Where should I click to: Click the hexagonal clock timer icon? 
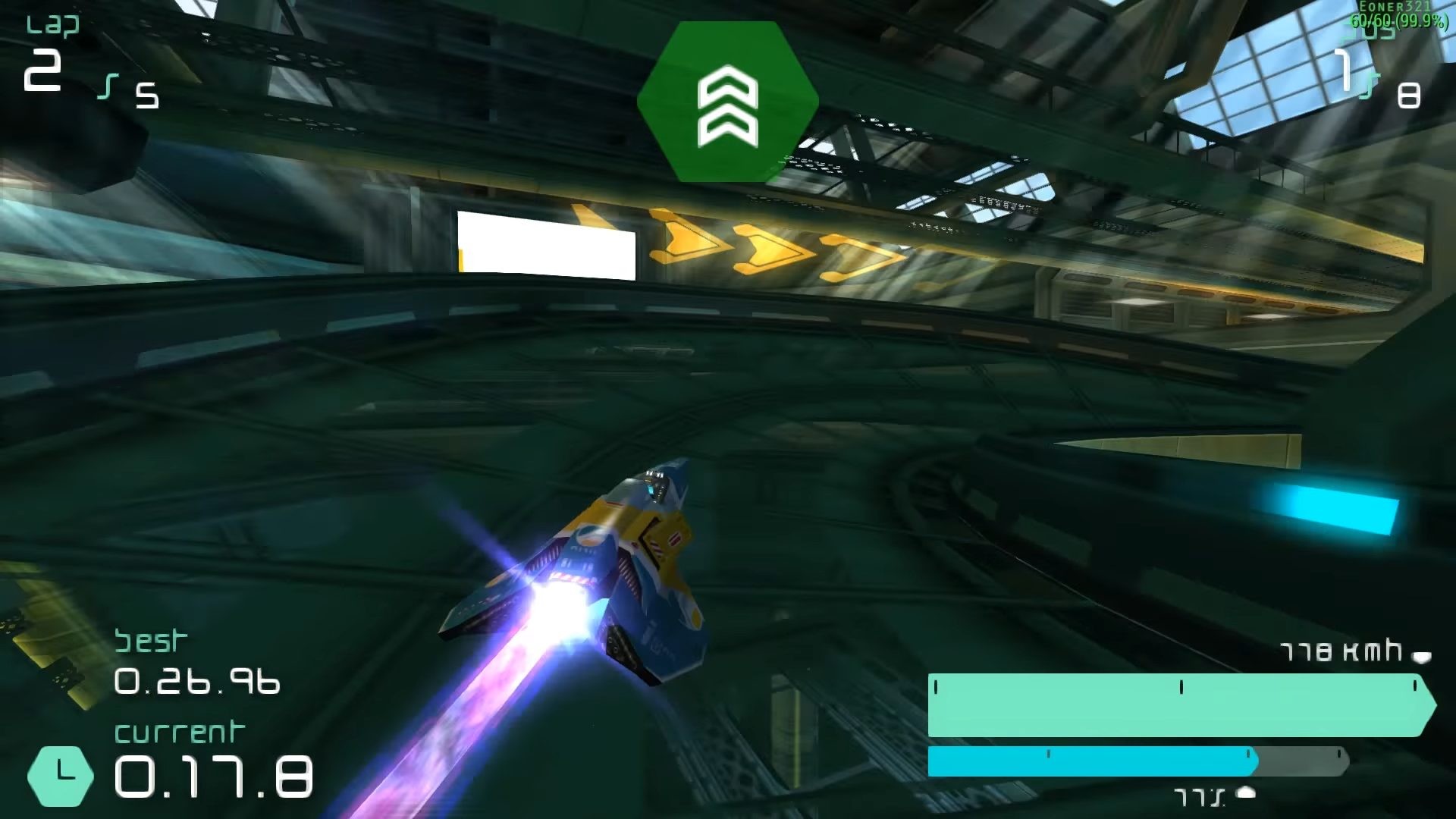[x=61, y=775]
